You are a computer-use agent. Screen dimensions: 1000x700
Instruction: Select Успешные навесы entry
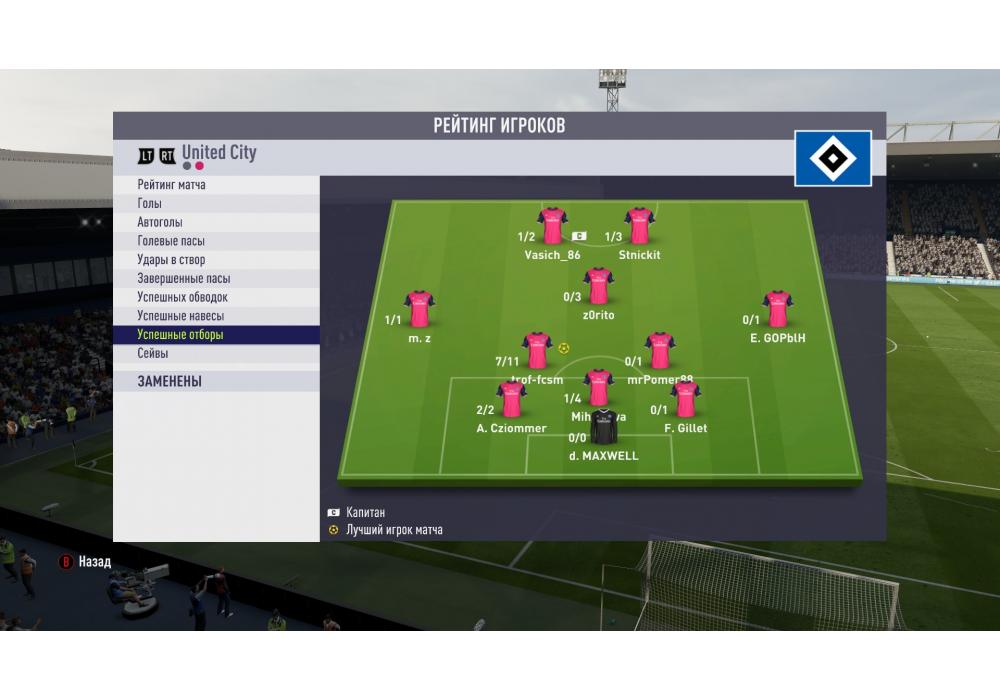[181, 316]
